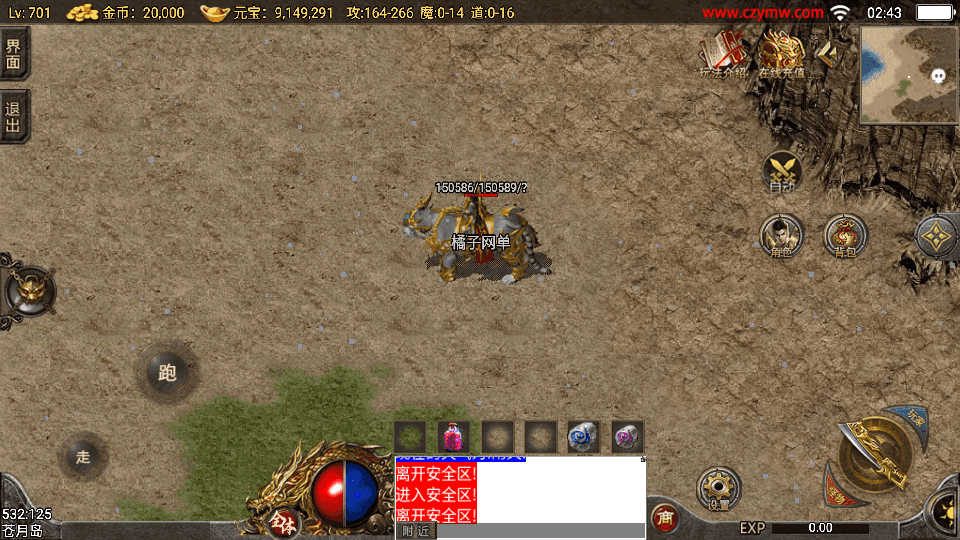This screenshot has width=960, height=540.
Task: Open the 背包 backpack
Action: coord(845,236)
